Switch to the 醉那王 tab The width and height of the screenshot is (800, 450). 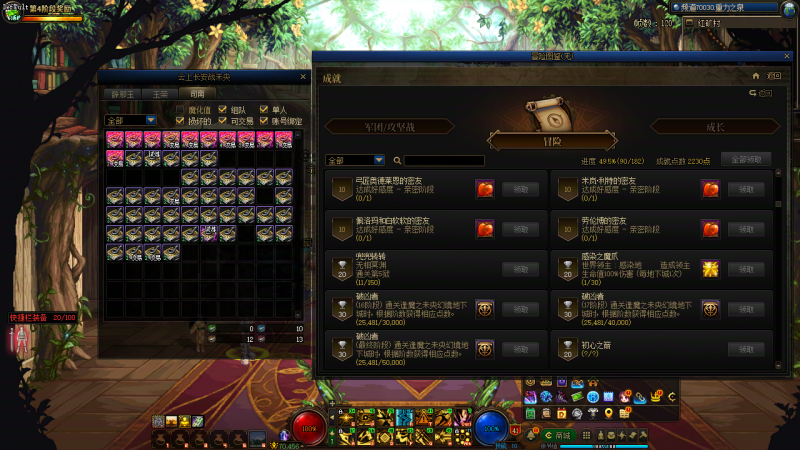point(124,94)
